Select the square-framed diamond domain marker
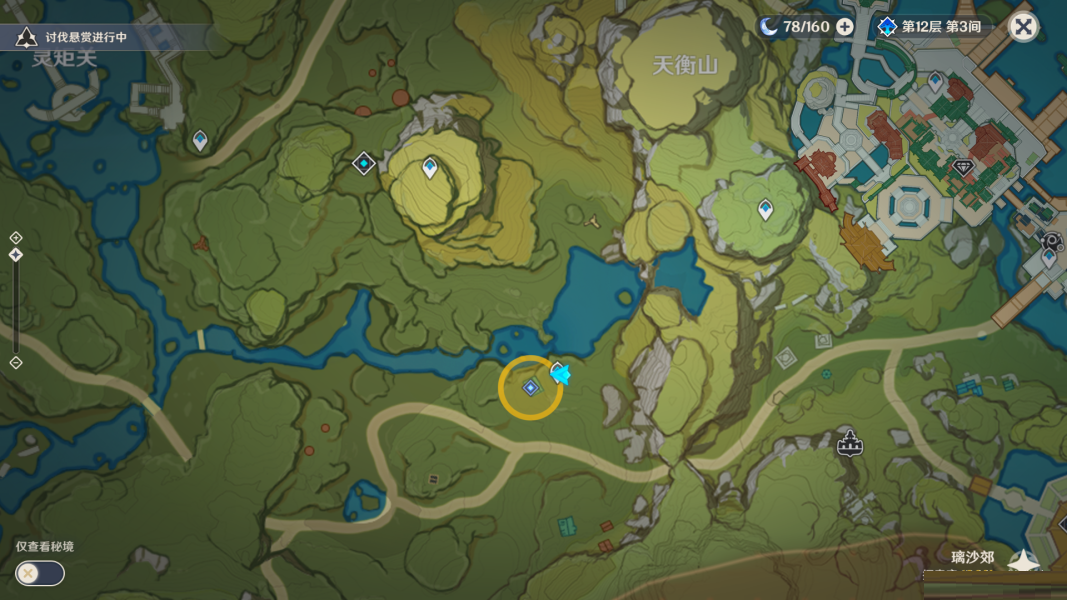Viewport: 1067px width, 600px height. pos(364,162)
